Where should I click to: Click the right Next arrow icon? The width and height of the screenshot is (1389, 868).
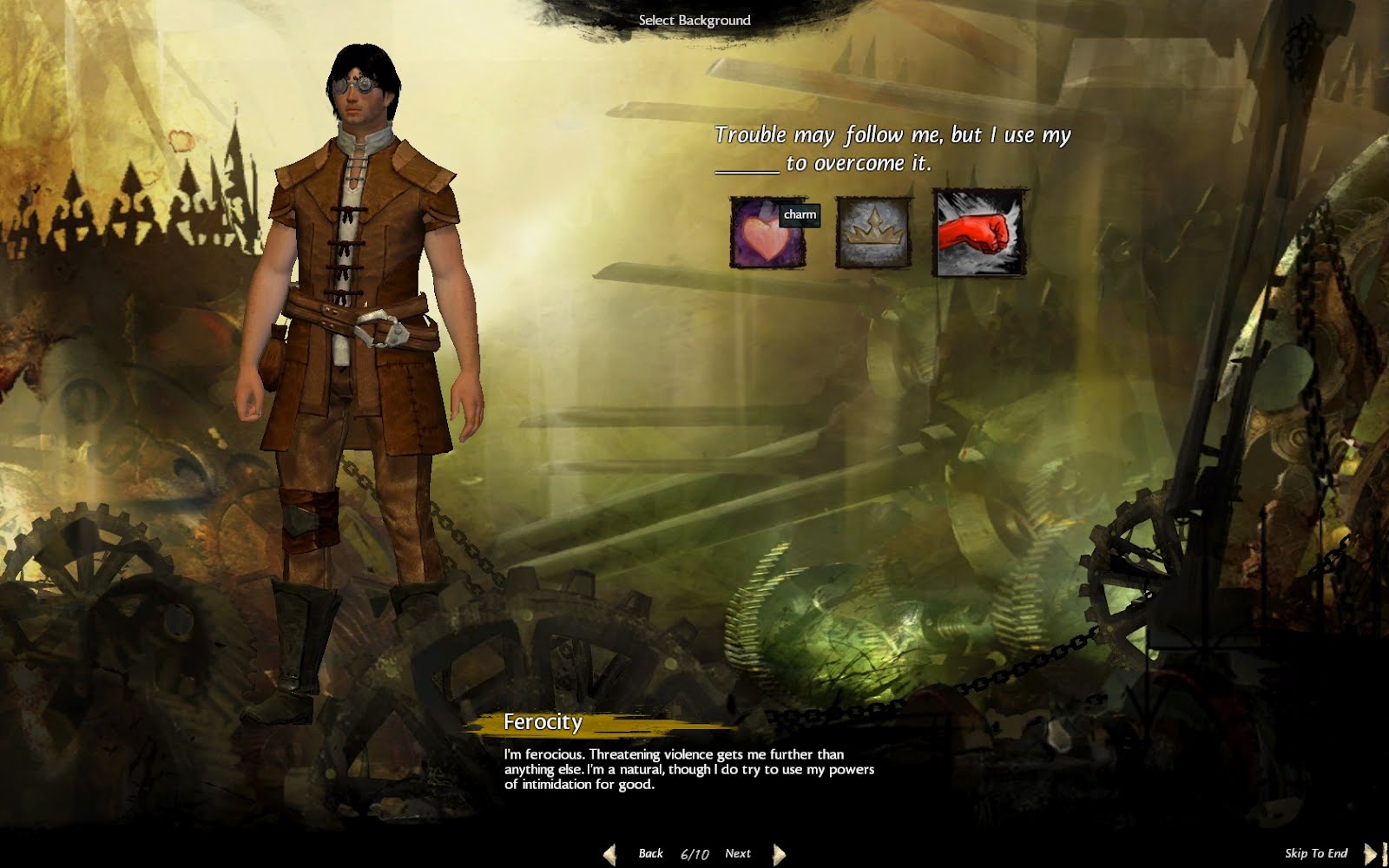point(779,853)
